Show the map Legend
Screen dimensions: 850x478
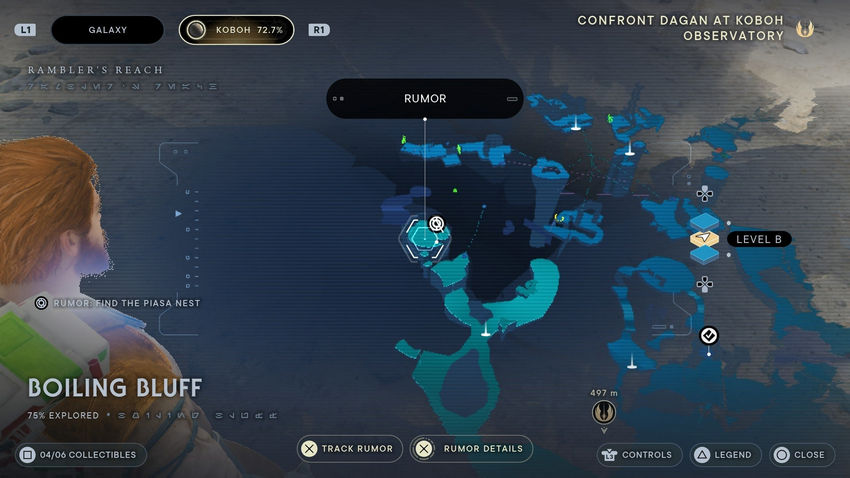(x=723, y=455)
